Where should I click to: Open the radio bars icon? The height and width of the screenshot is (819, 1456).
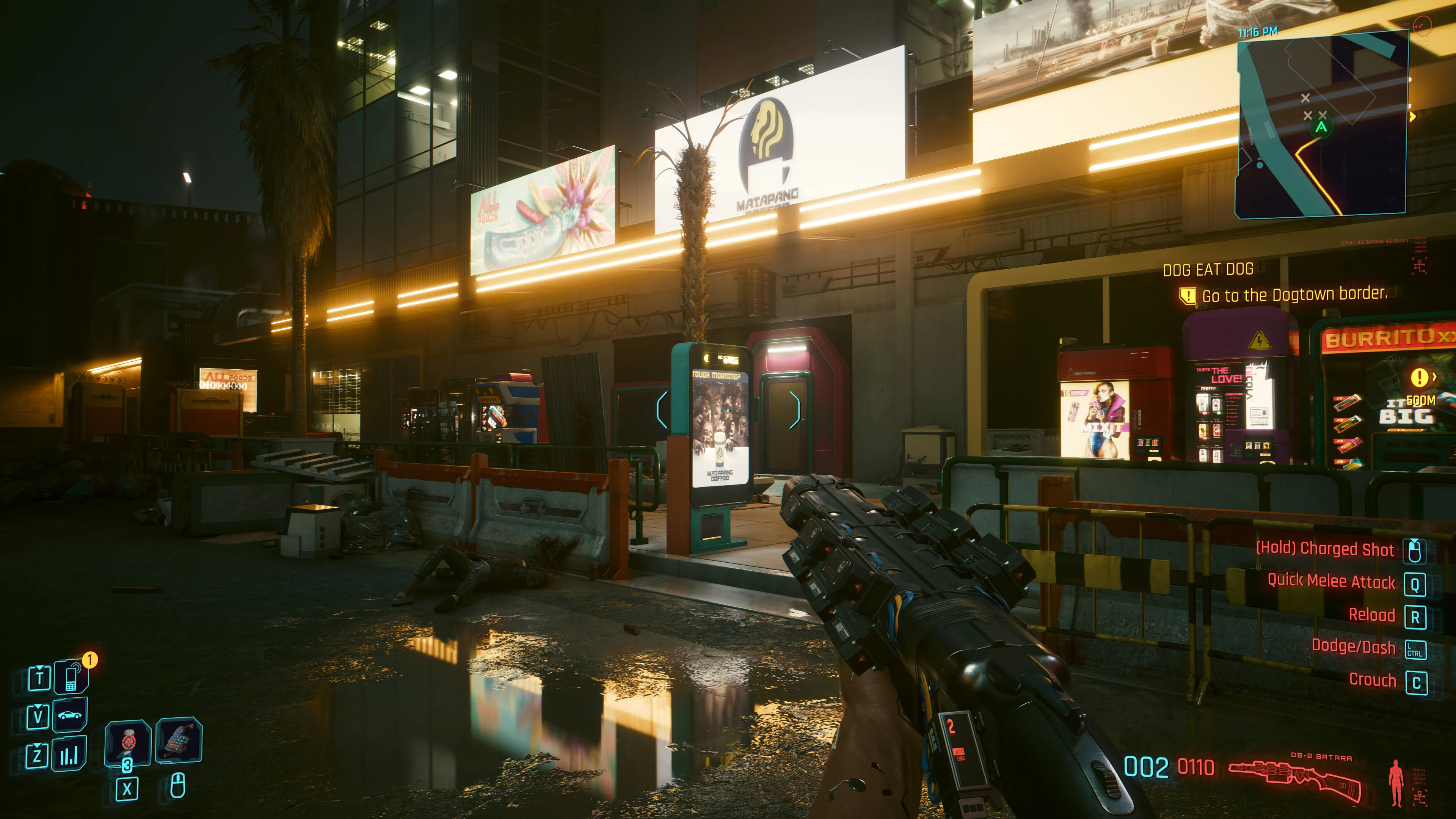tap(69, 754)
